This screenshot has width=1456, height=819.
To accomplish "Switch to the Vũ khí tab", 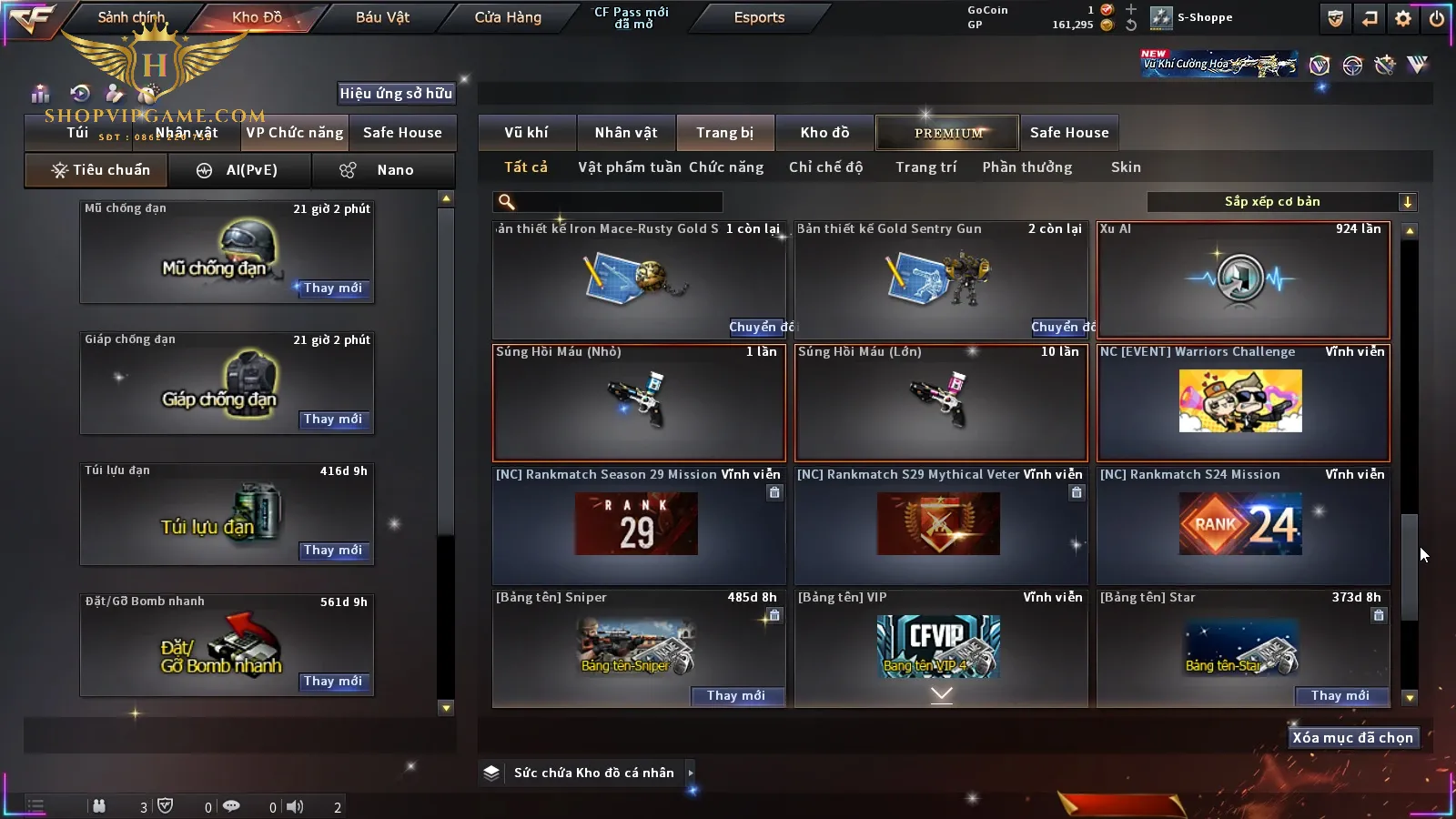I will [x=526, y=133].
